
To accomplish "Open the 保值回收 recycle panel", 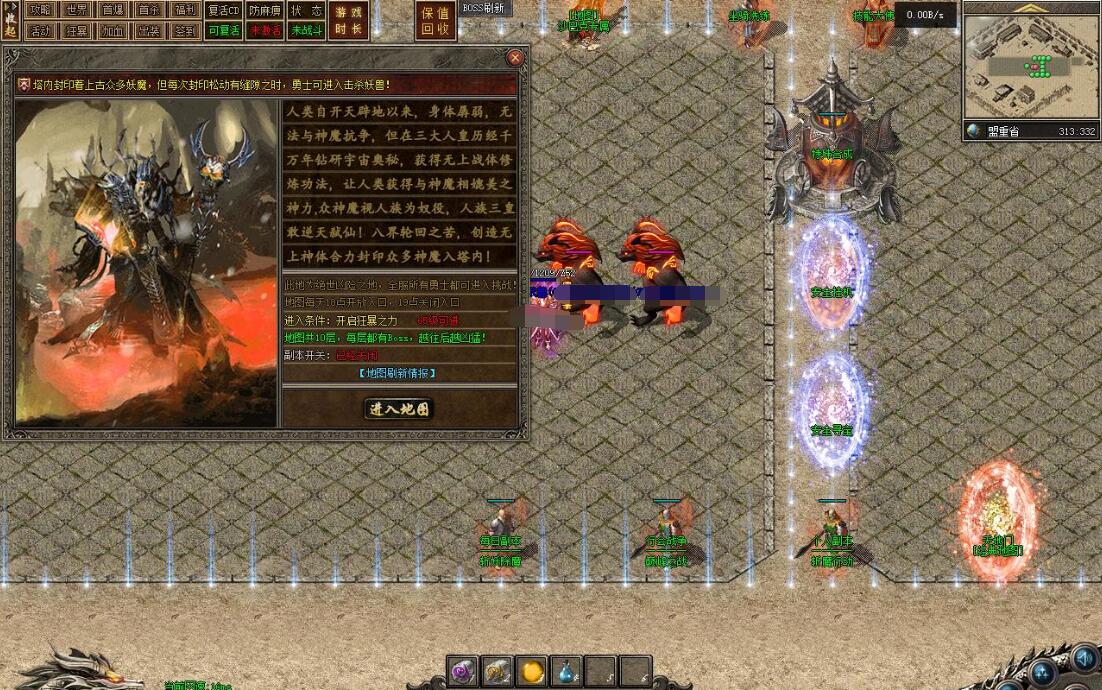I will [x=436, y=21].
